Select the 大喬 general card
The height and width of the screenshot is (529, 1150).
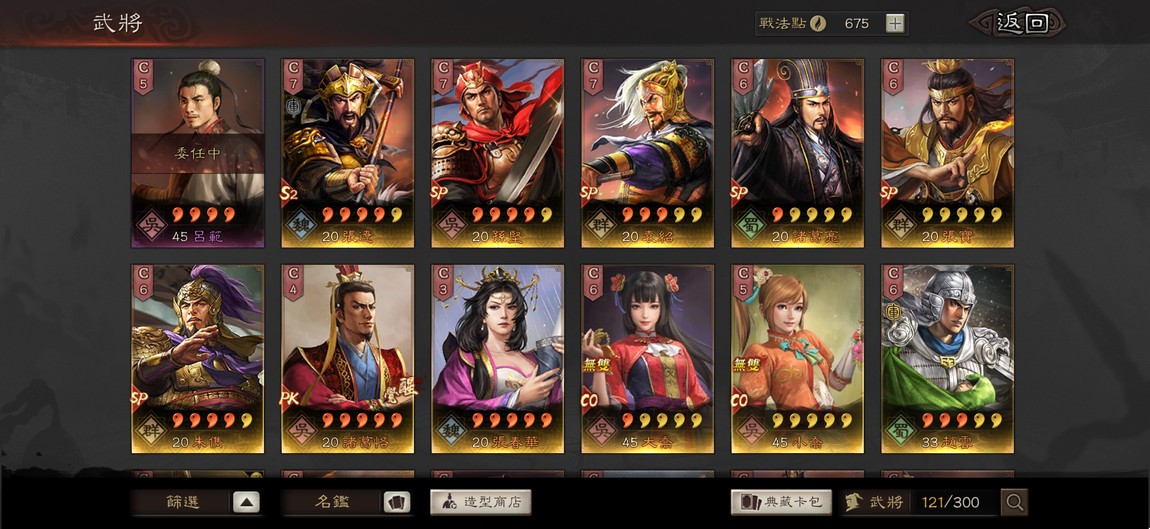pos(648,358)
